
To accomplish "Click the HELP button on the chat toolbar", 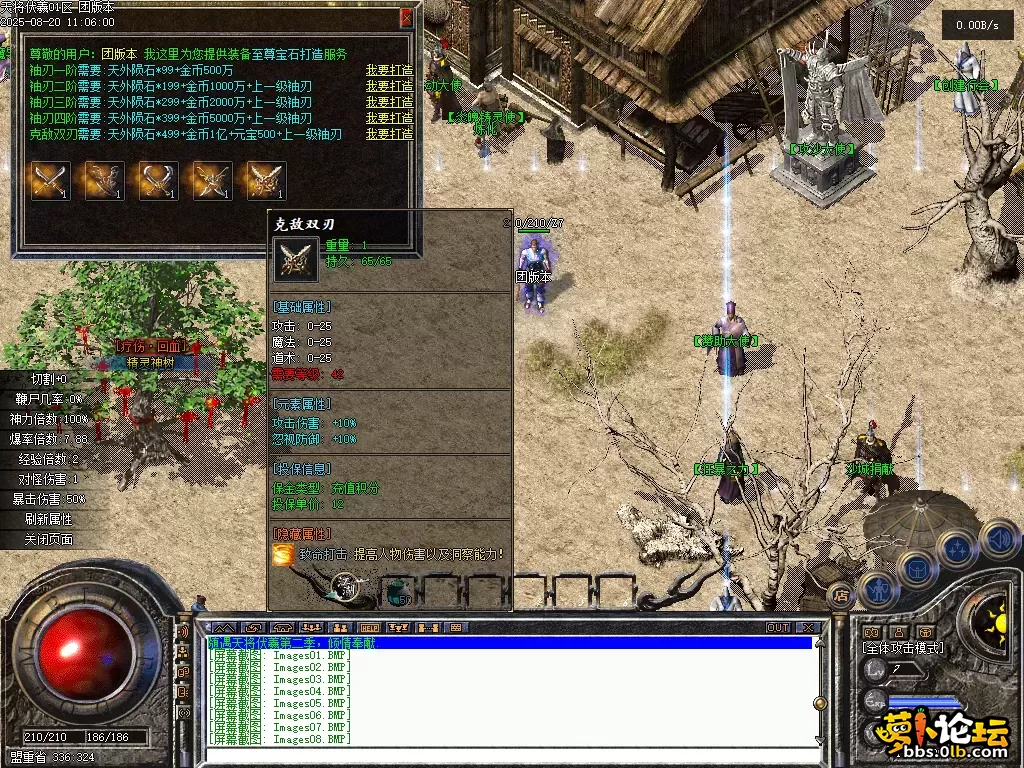I will click(370, 628).
